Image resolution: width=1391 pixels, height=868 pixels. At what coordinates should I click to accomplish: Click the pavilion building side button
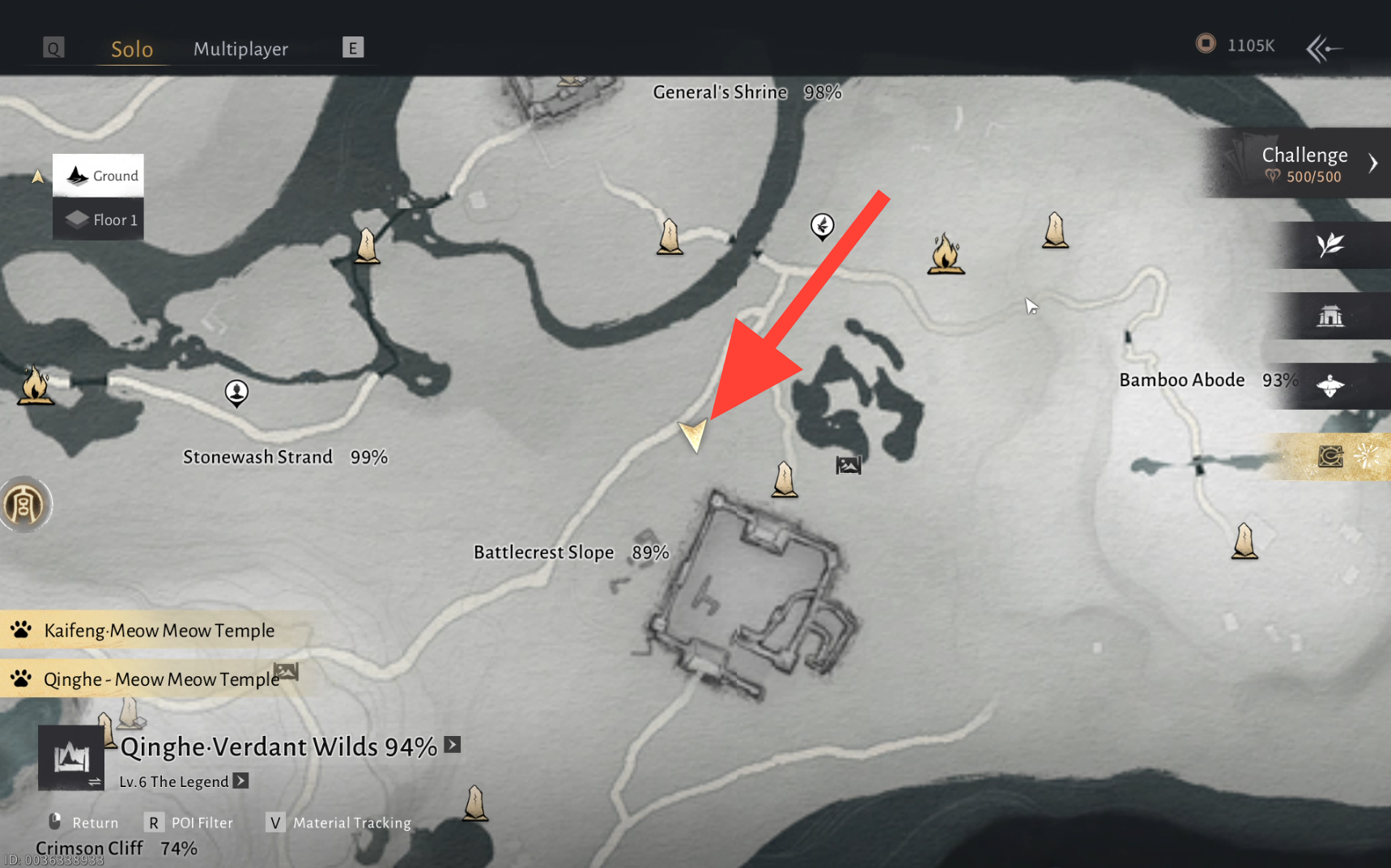pyautogui.click(x=1330, y=316)
